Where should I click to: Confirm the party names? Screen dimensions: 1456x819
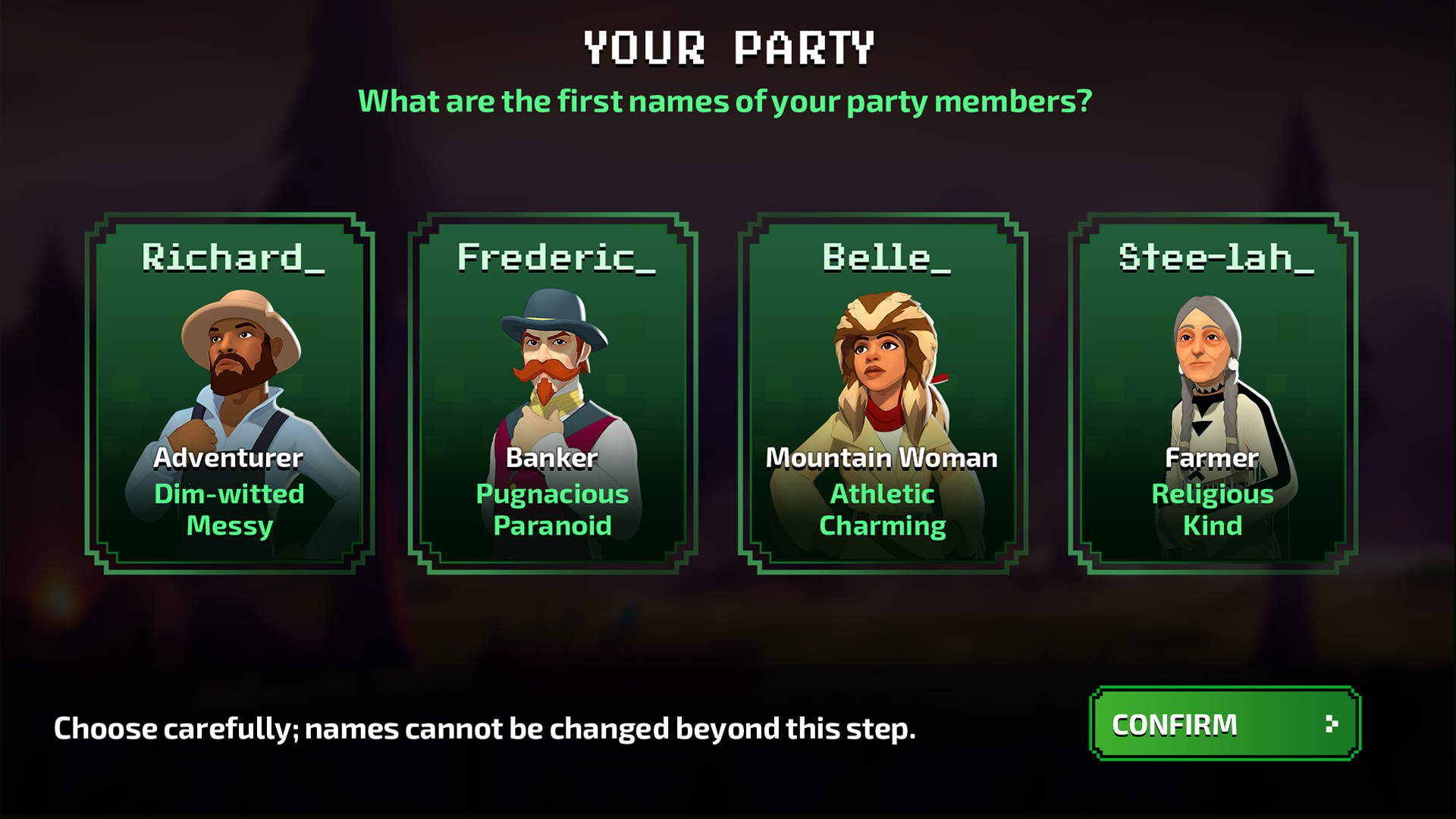1224,724
